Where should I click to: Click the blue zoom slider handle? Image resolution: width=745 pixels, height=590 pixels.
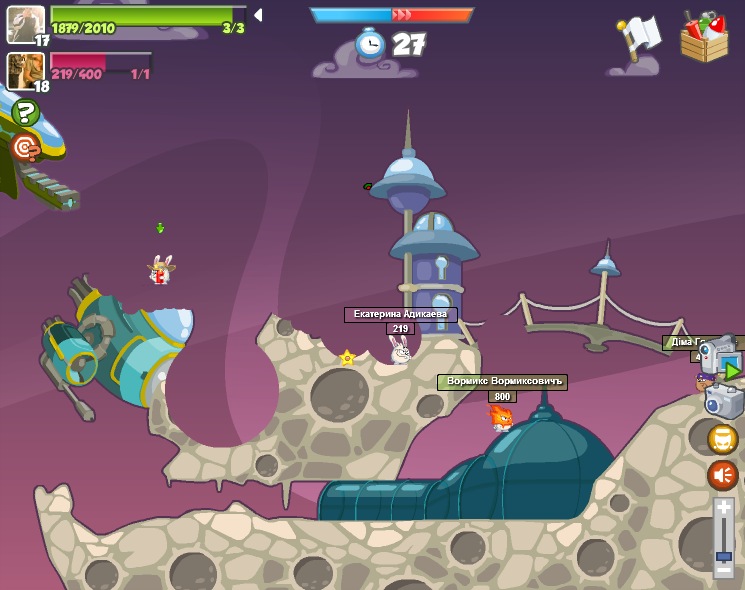(x=724, y=555)
